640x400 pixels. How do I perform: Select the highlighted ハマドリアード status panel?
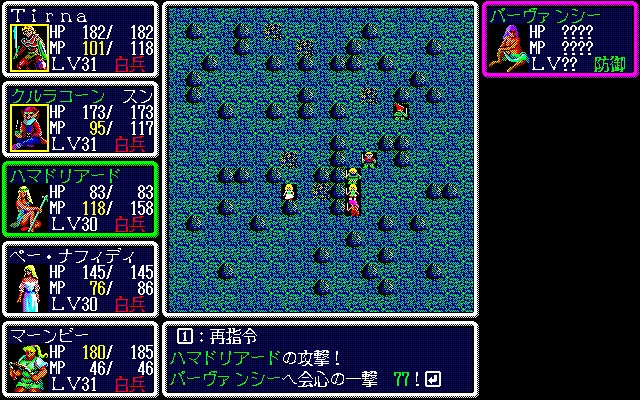coord(80,199)
